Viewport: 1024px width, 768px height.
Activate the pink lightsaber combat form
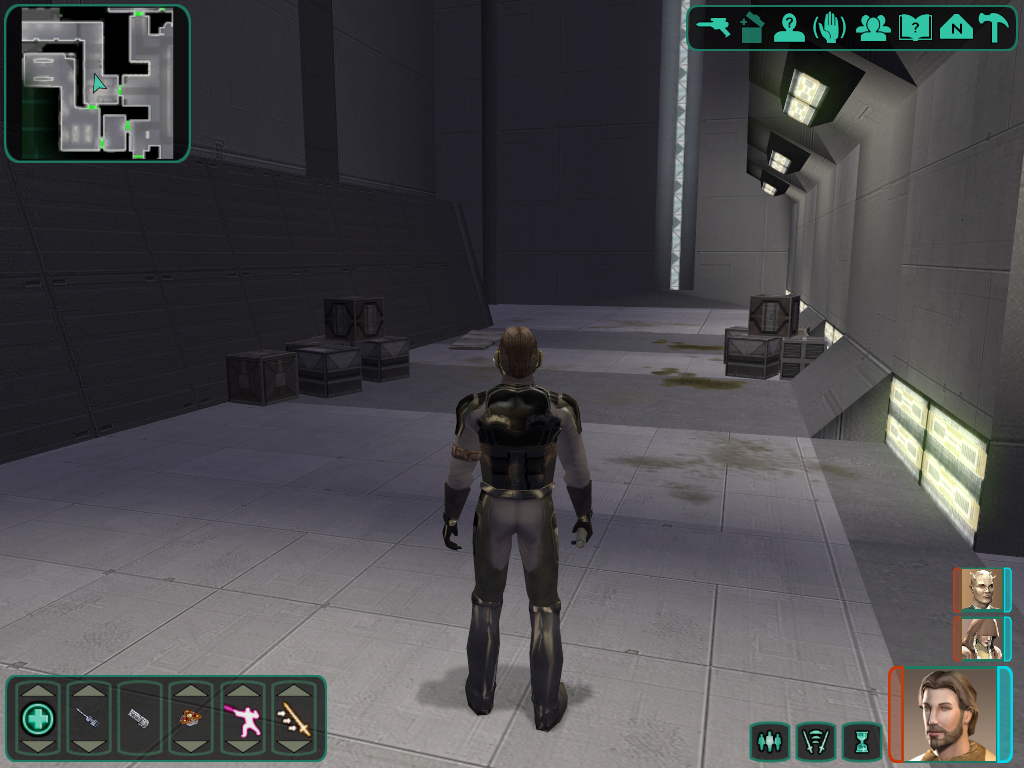(242, 718)
